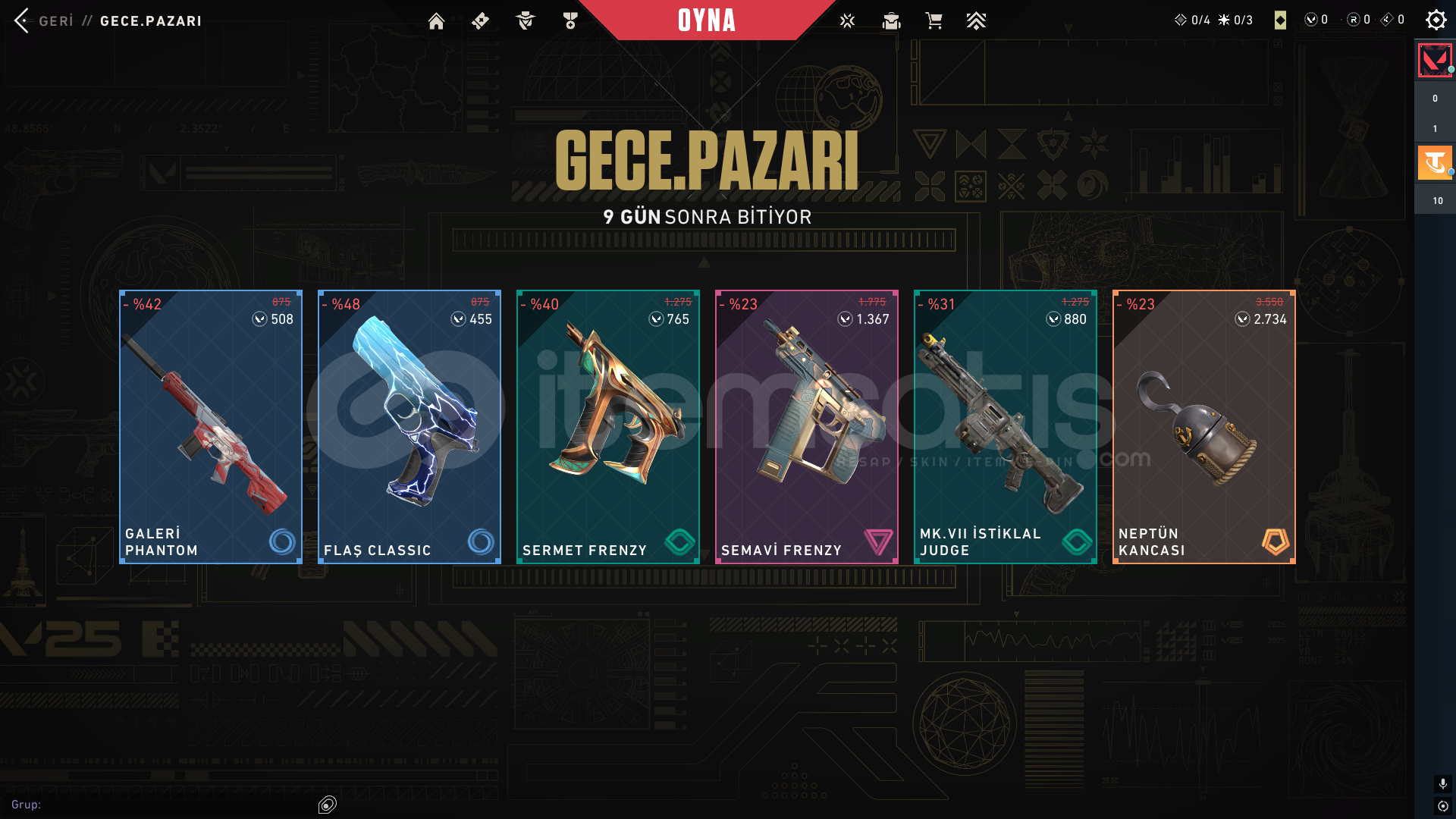Select the Galeri Phantom card
This screenshot has width=1456, height=819.
point(211,427)
